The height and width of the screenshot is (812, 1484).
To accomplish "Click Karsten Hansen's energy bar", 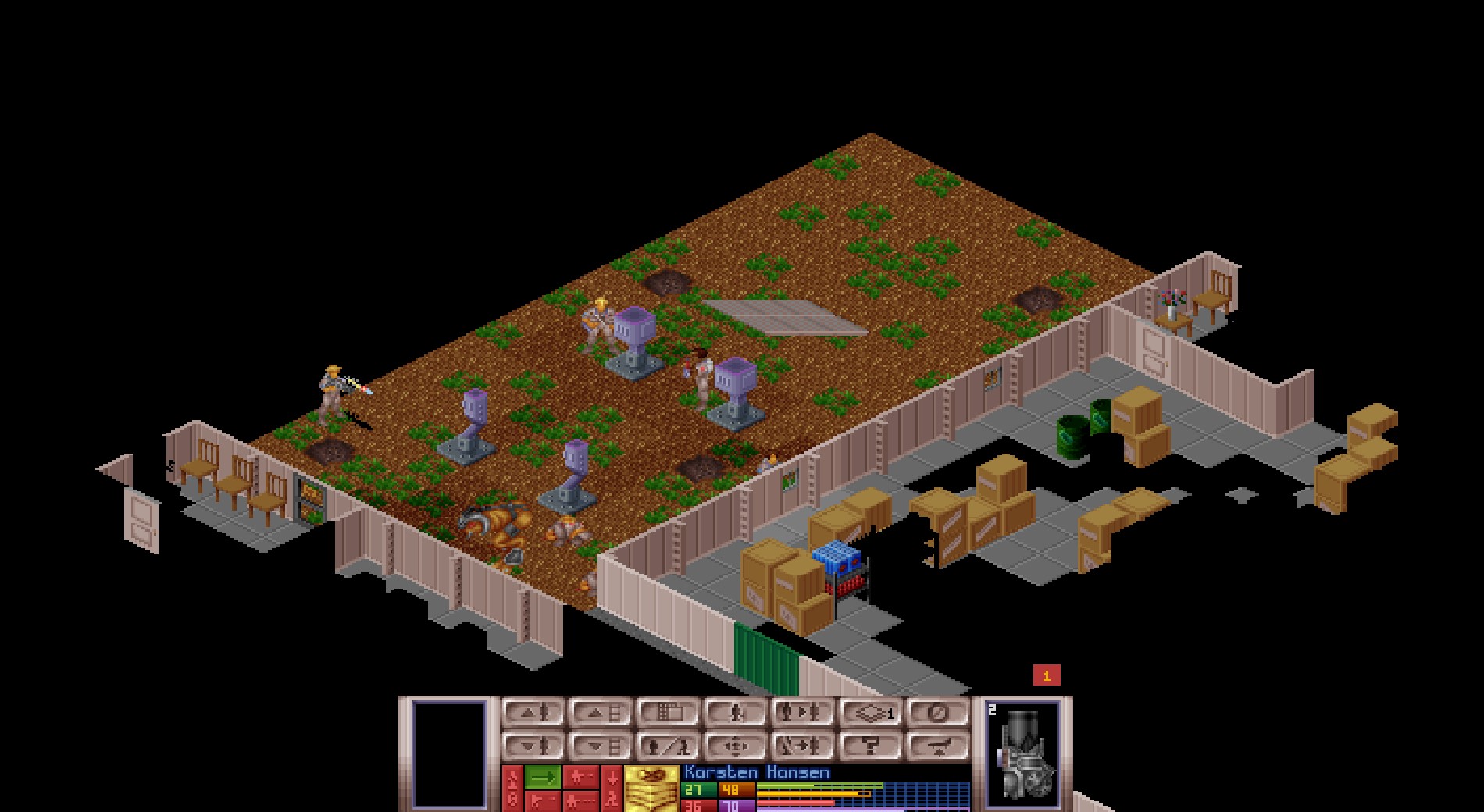I will (812, 792).
